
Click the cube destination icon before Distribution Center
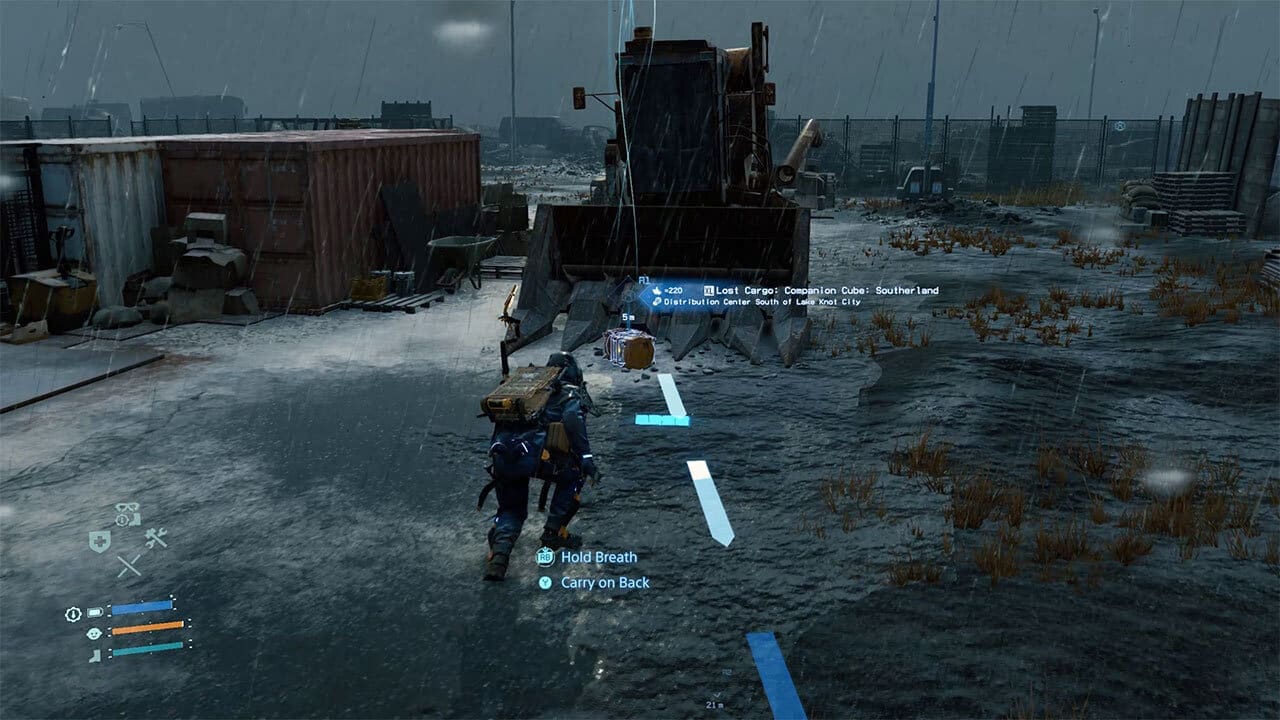tap(656, 302)
